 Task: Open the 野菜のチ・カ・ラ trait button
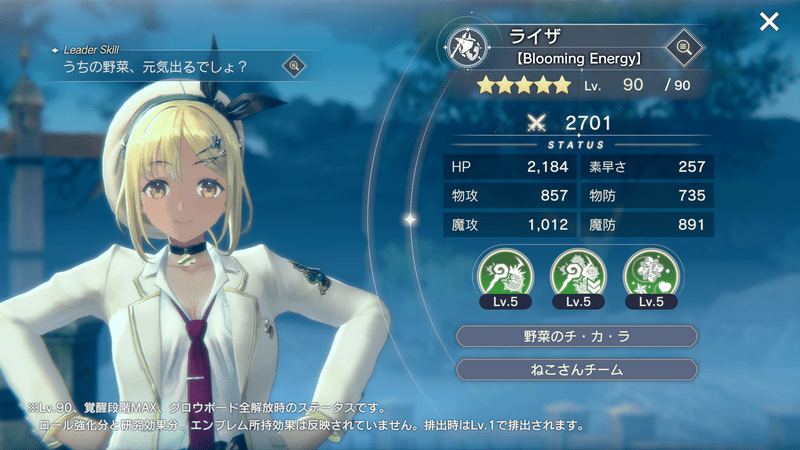576,336
